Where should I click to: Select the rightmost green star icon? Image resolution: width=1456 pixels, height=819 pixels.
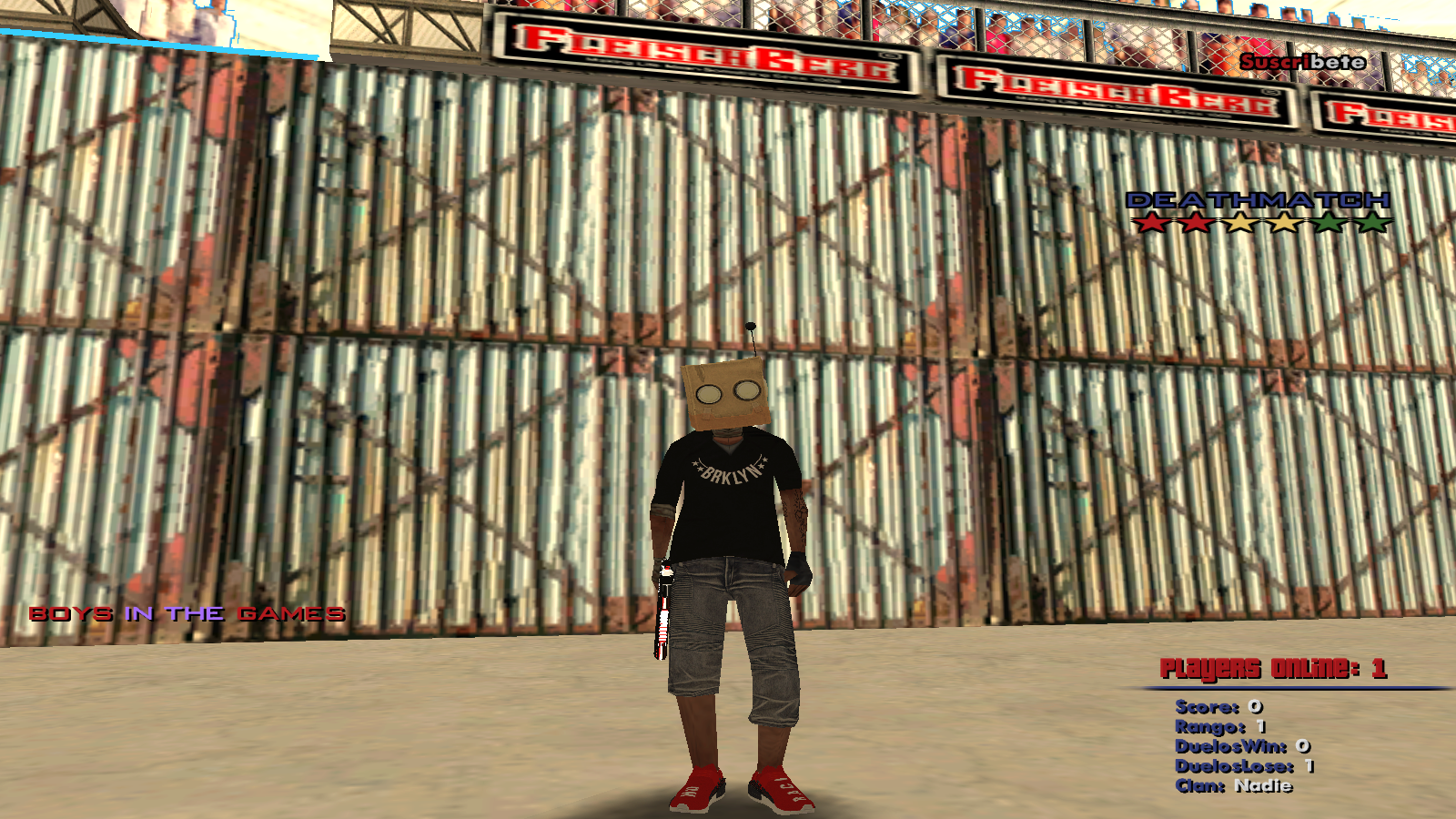[x=1371, y=220]
